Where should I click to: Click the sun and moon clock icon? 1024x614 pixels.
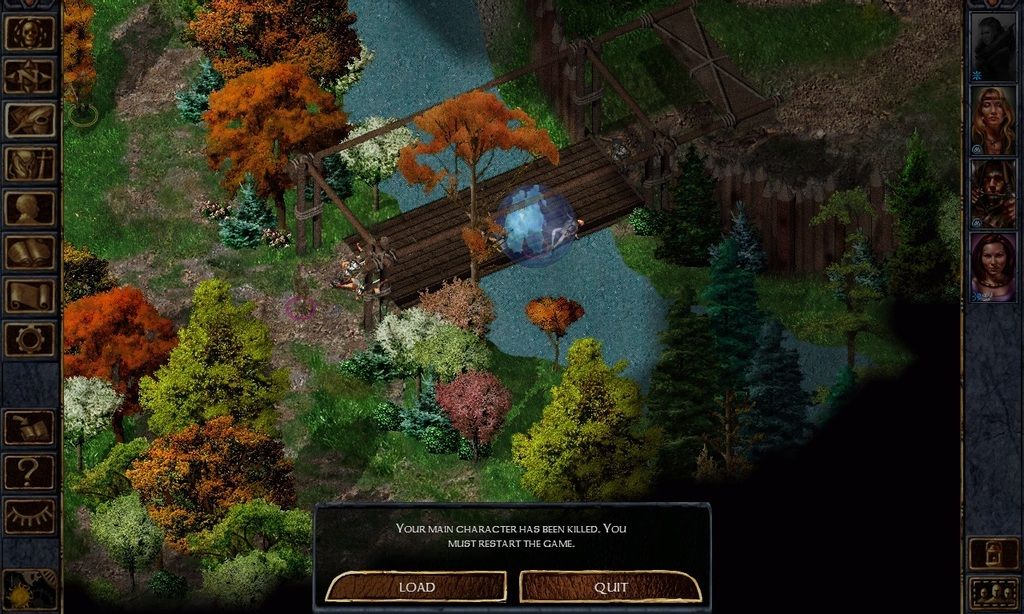[30, 590]
